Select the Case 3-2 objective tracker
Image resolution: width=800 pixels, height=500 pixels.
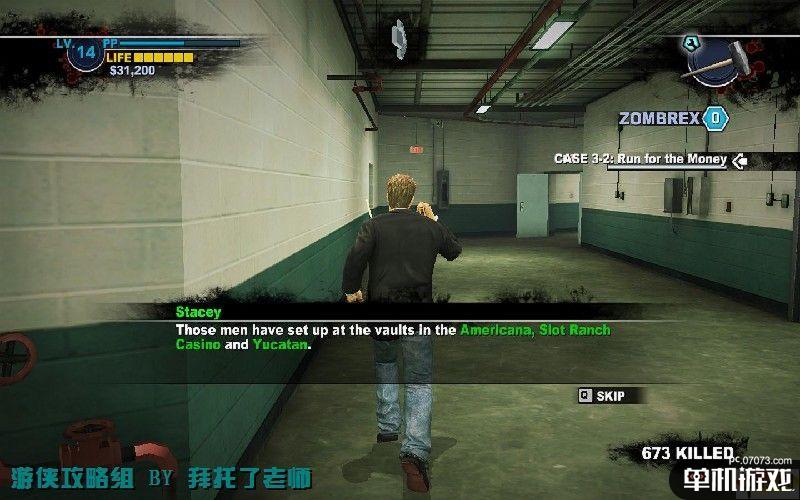pos(643,159)
